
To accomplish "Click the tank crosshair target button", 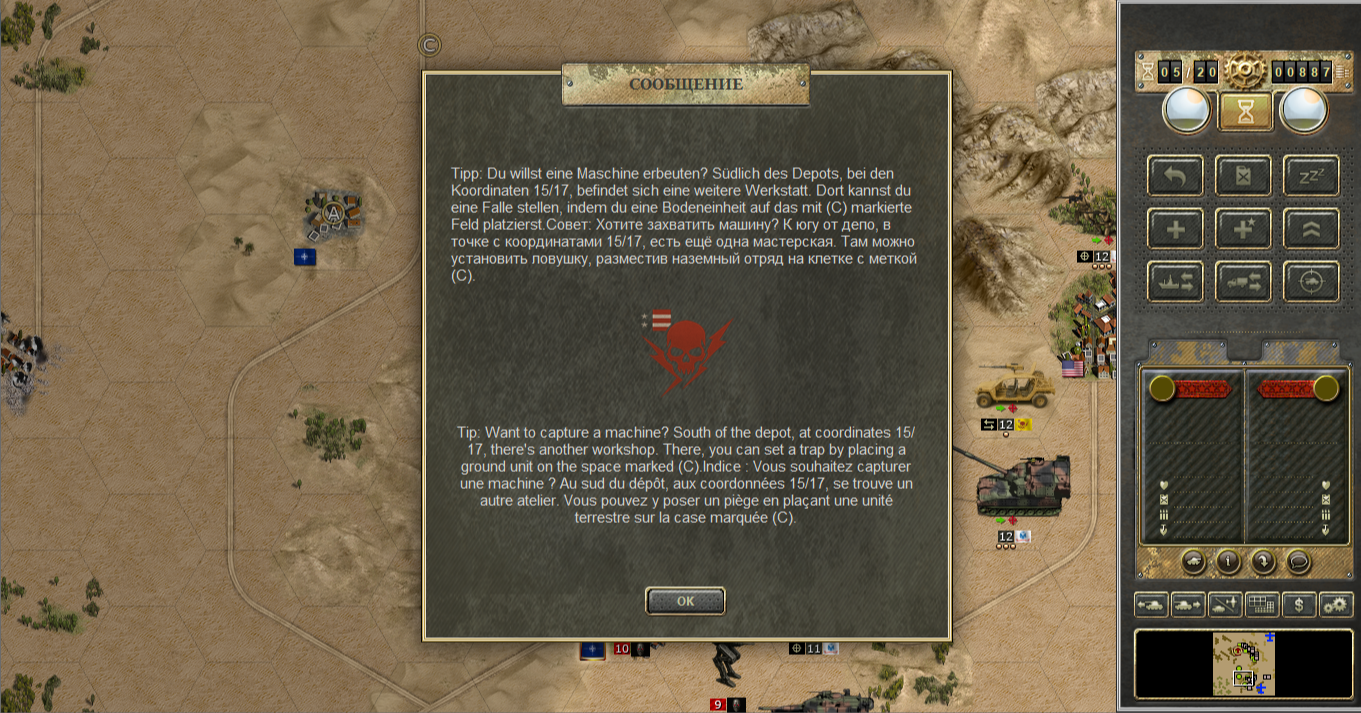I will tap(1311, 283).
